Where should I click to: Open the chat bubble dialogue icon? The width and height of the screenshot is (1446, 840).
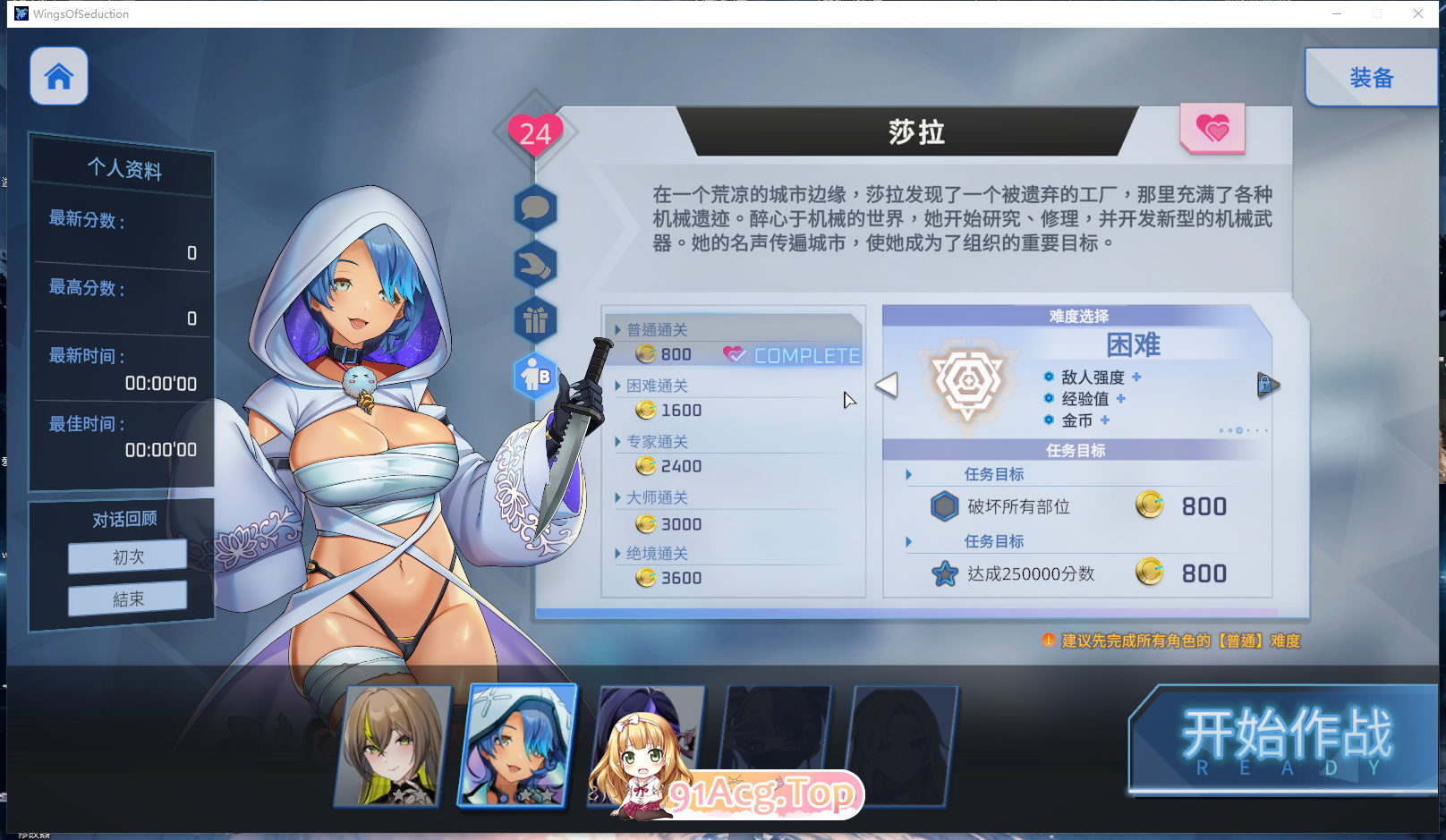coord(535,208)
